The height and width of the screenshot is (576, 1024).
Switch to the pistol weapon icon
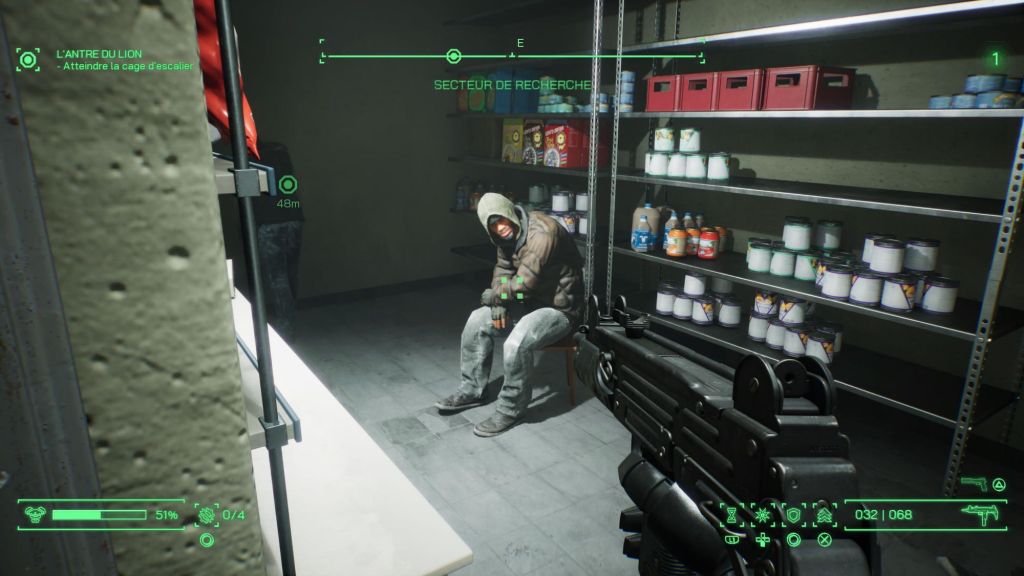973,484
